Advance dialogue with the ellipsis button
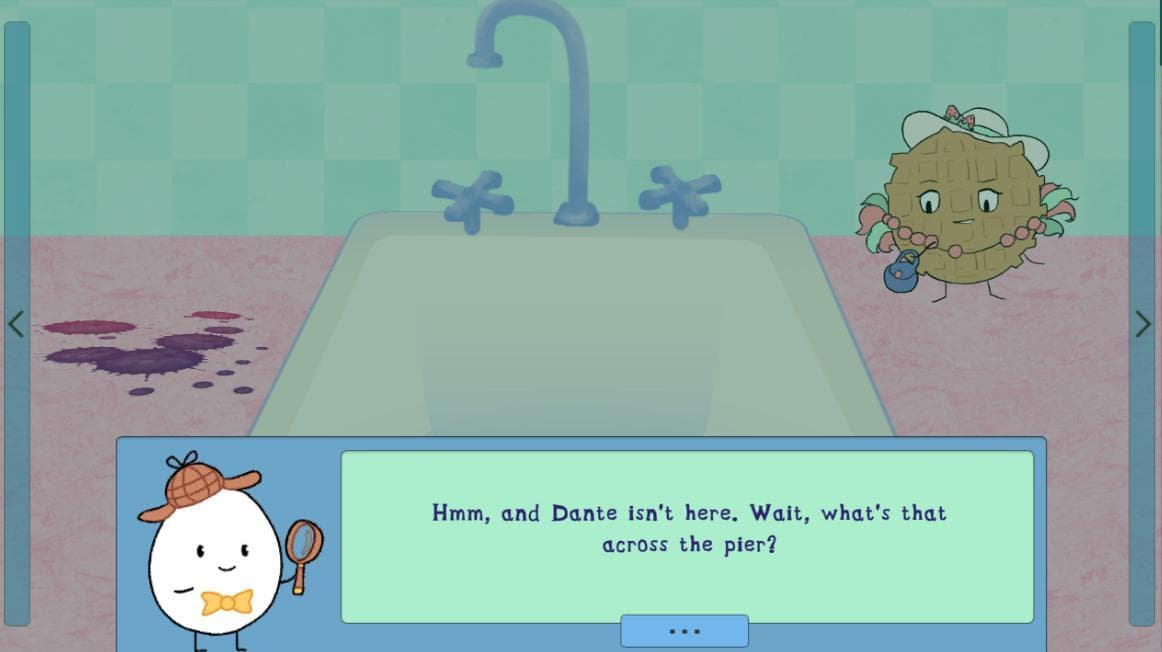The width and height of the screenshot is (1162, 652). 684,631
